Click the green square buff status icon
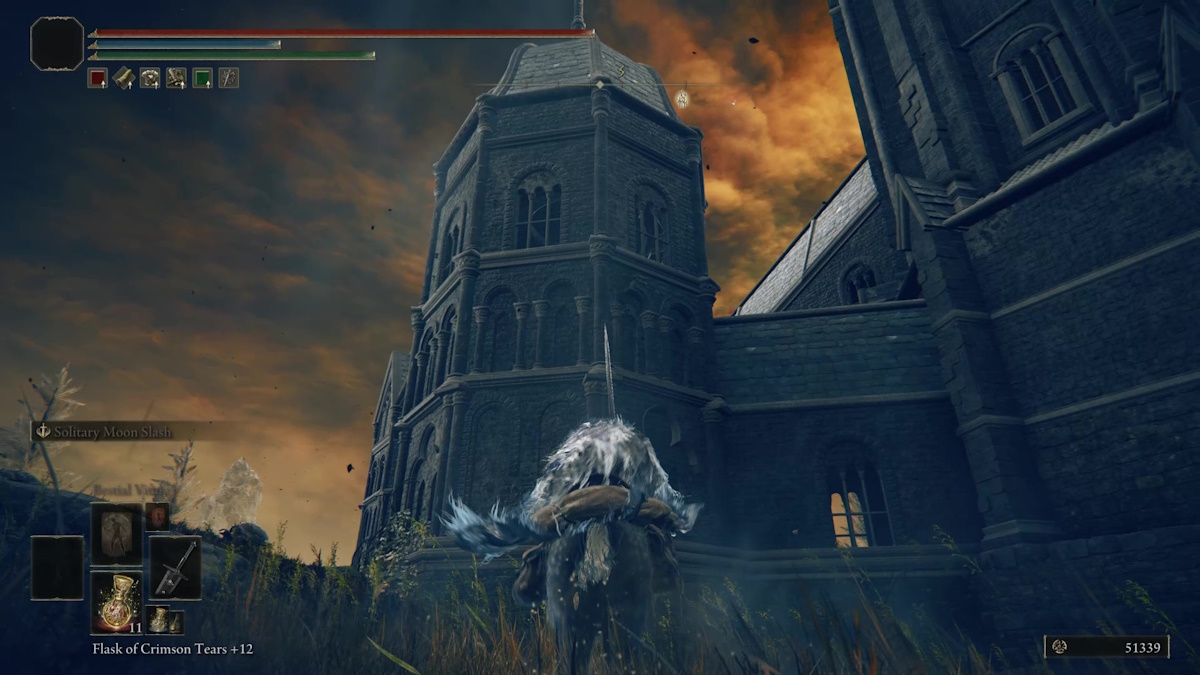Image resolution: width=1200 pixels, height=675 pixels. [202, 78]
